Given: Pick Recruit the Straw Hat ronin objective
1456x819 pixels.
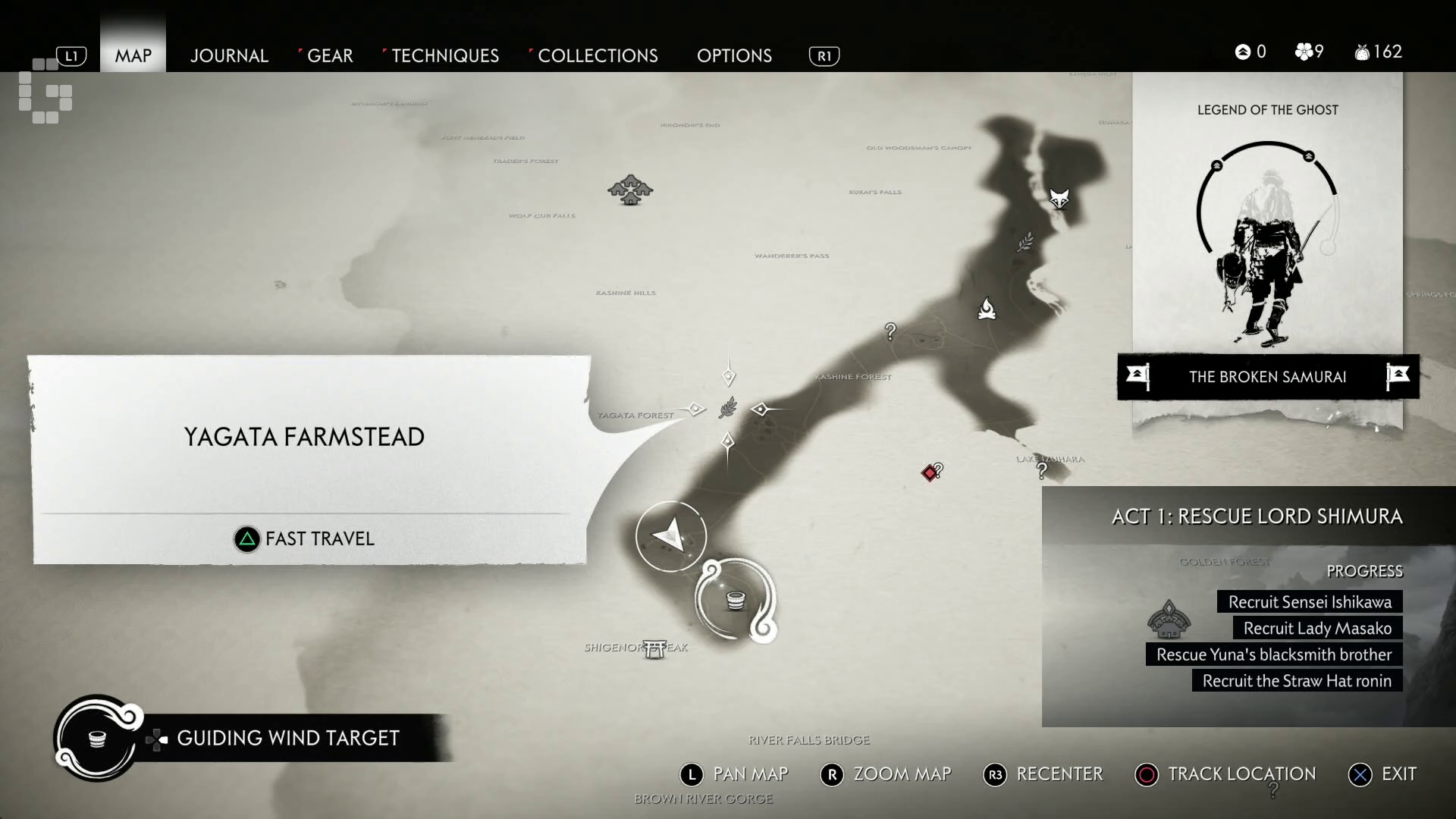Looking at the screenshot, I should coord(1297,681).
